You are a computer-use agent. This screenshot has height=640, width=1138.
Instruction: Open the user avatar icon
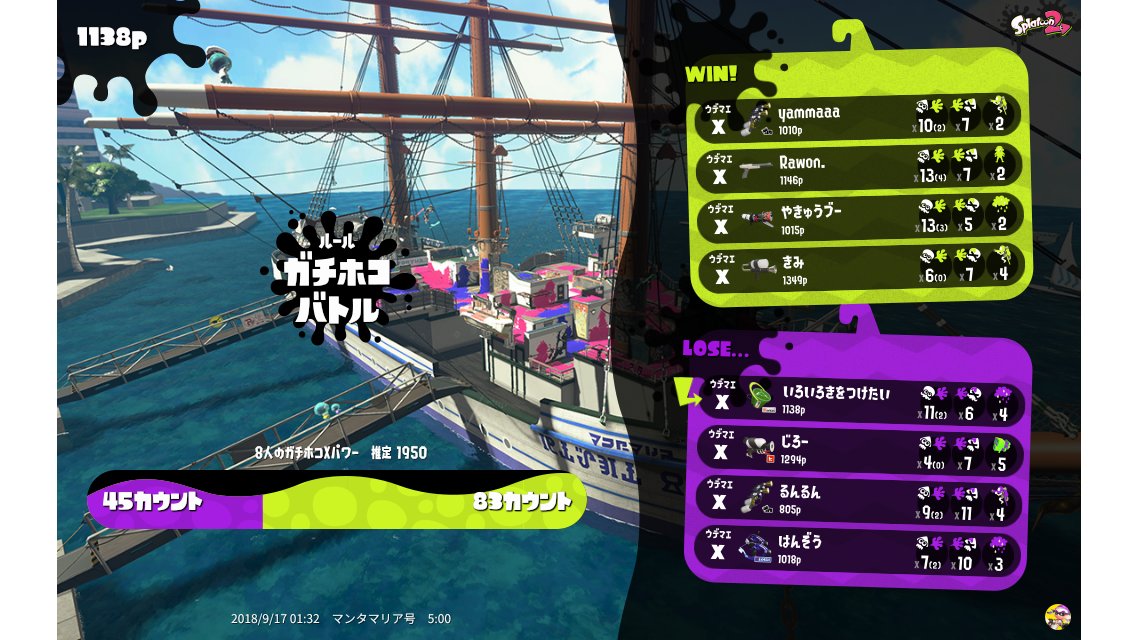pyautogui.click(x=1057, y=615)
